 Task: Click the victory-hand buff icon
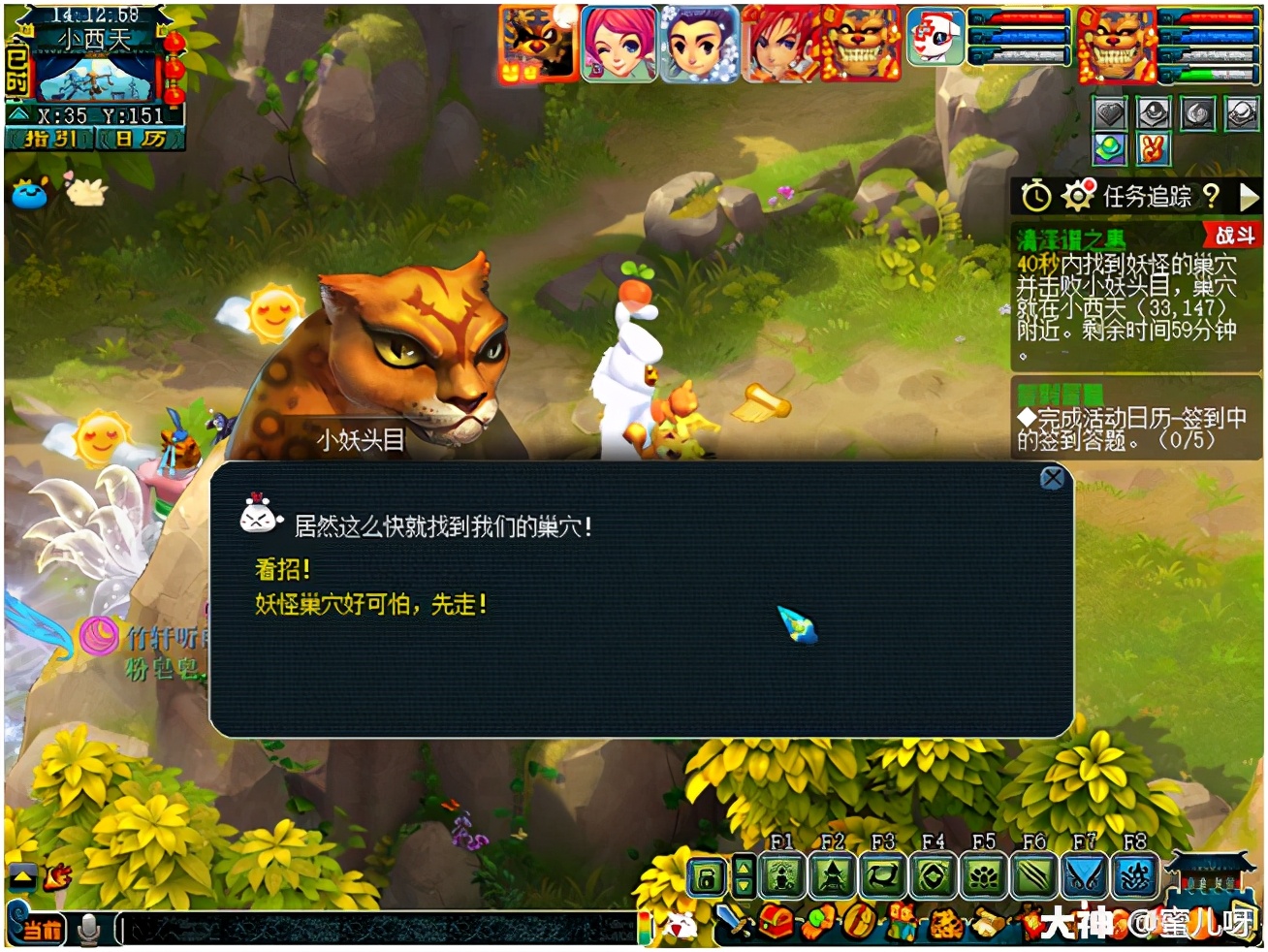[x=1153, y=149]
